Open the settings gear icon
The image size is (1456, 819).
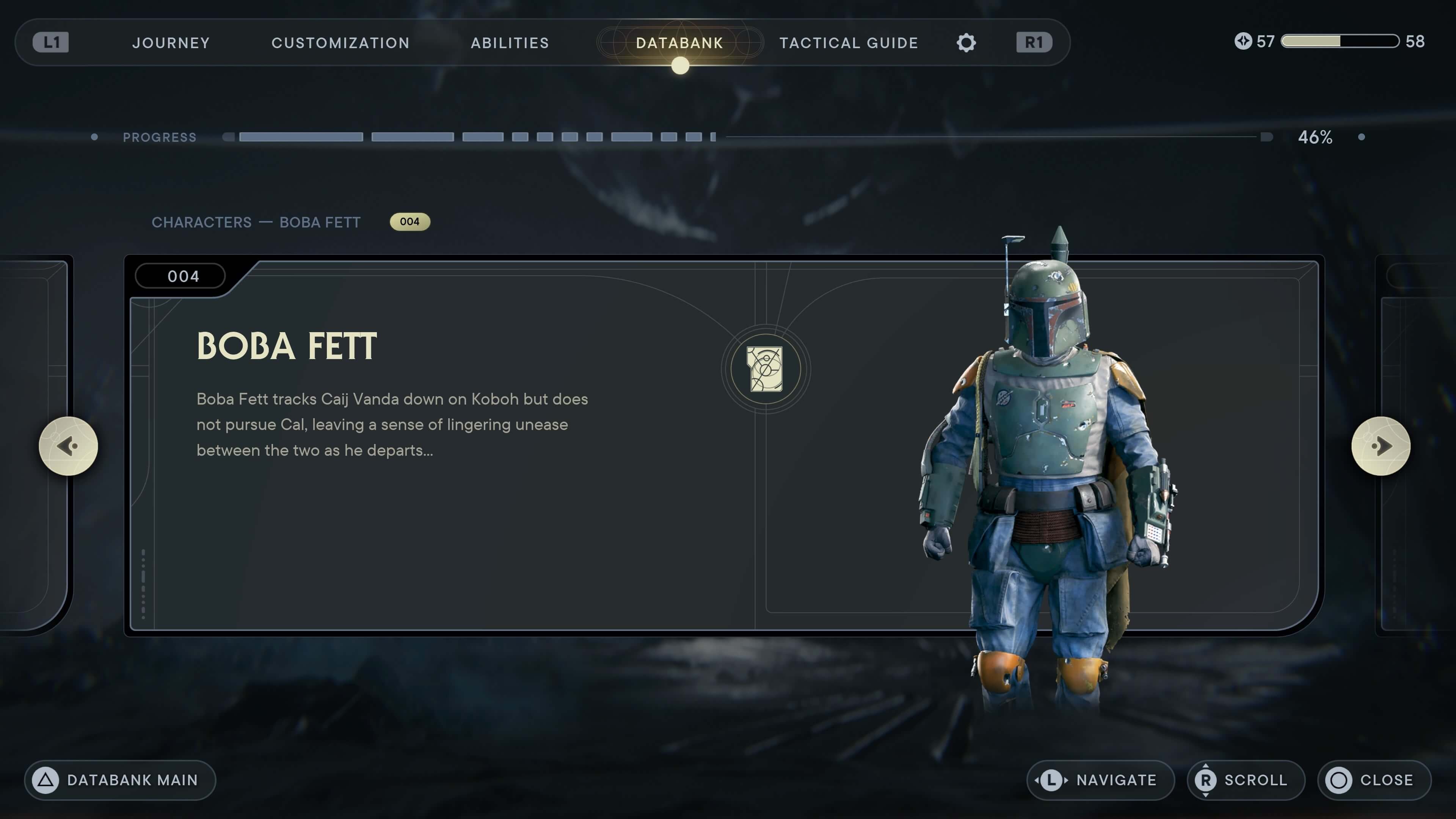point(966,42)
